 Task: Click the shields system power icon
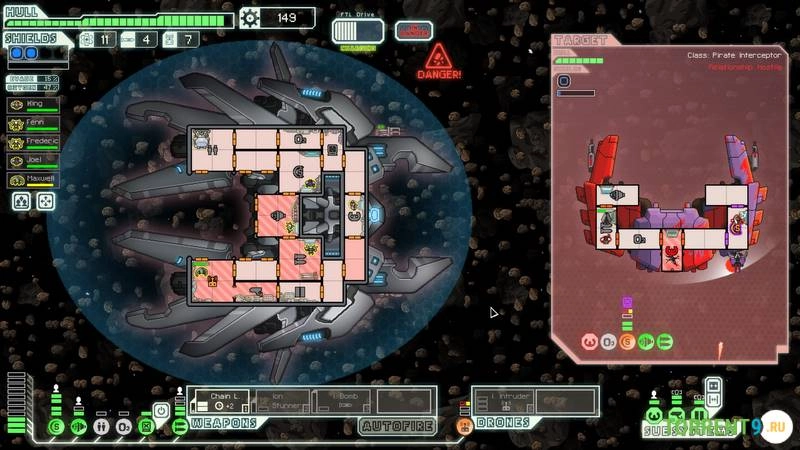[56, 427]
